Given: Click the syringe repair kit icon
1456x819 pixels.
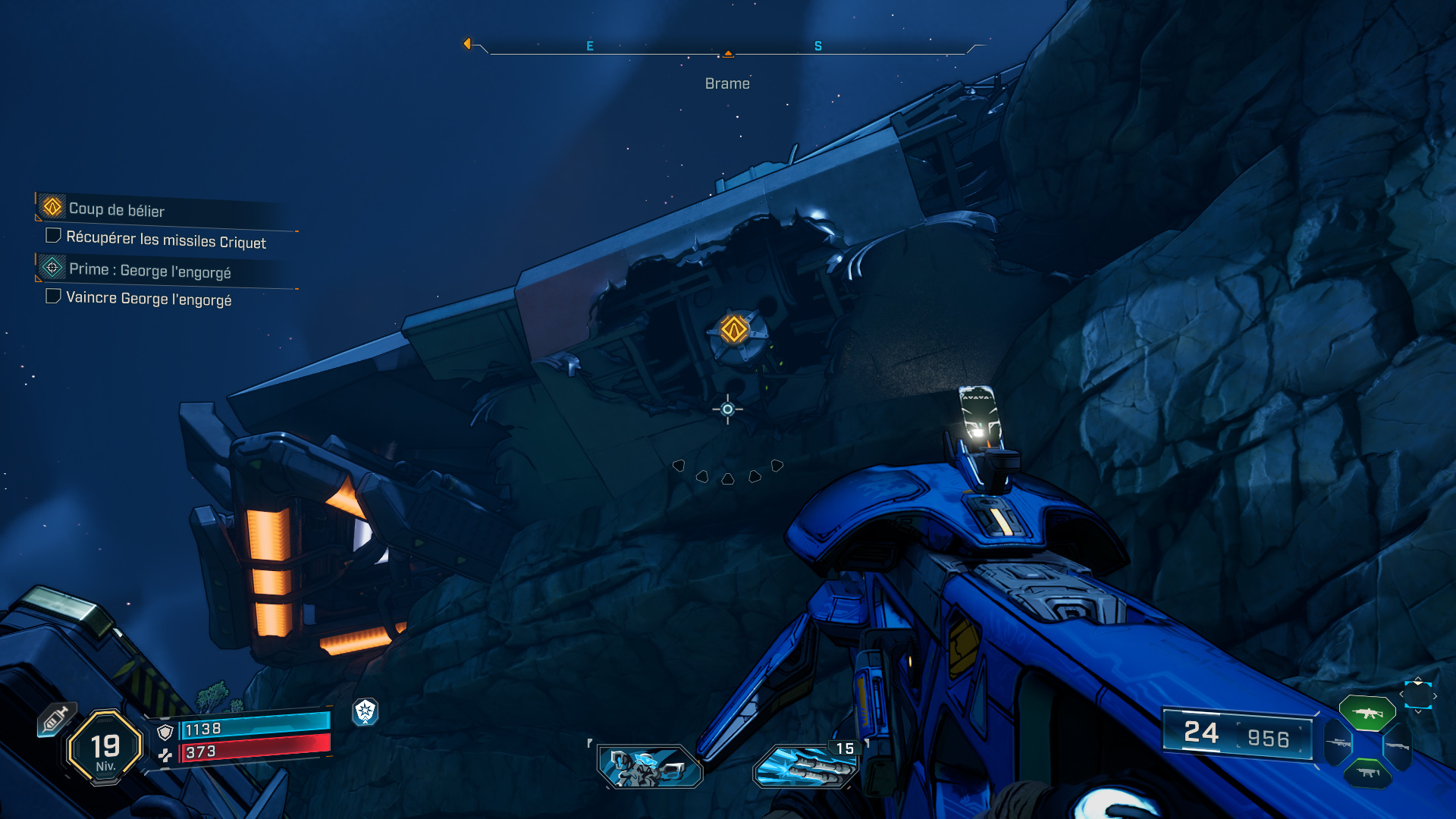Looking at the screenshot, I should (x=56, y=719).
